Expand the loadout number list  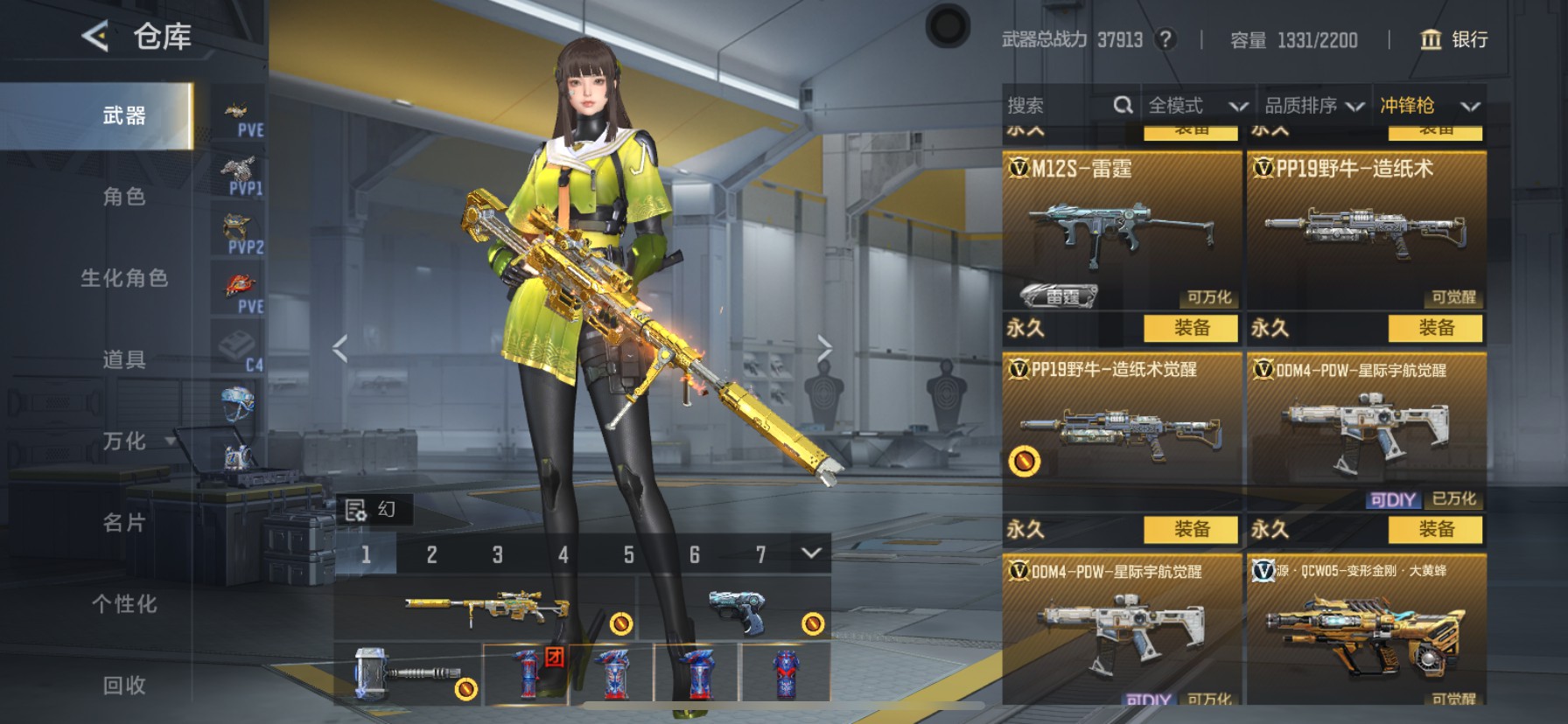(811, 553)
